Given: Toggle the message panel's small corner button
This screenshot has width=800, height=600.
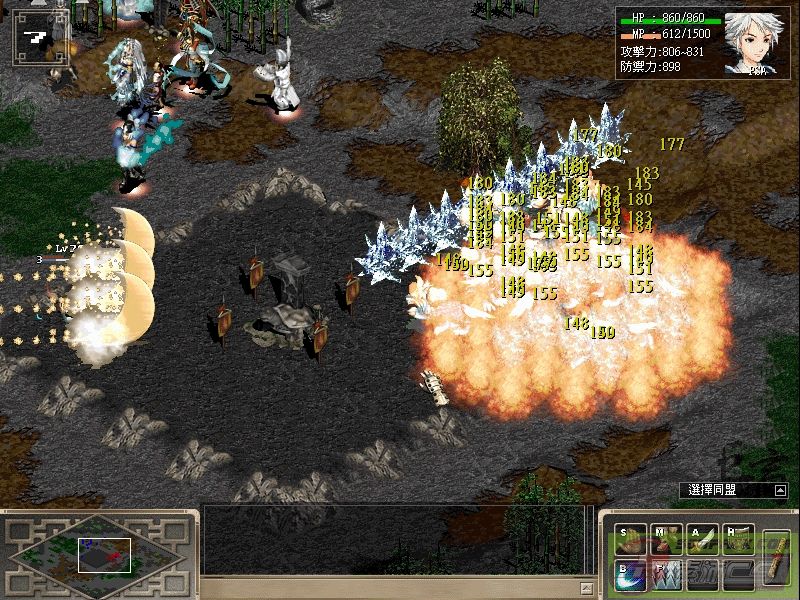Looking at the screenshot, I should (587, 588).
